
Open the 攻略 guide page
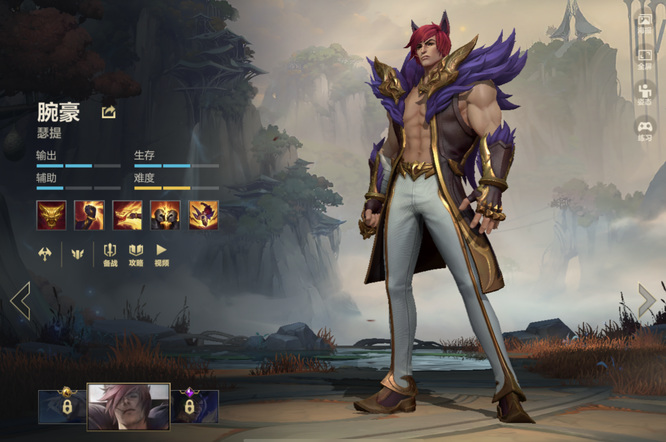pos(136,254)
